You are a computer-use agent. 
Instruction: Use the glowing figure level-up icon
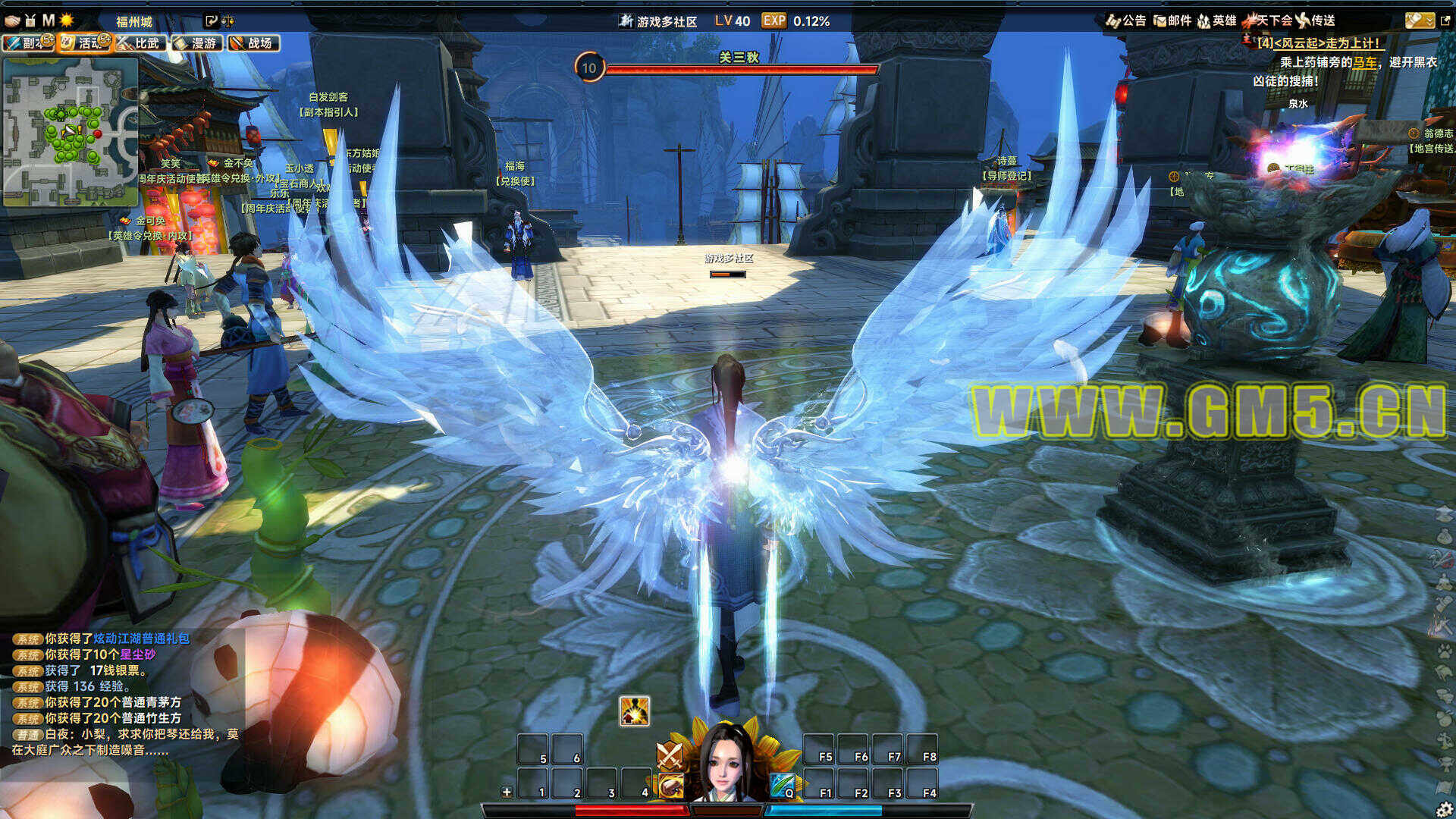(634, 711)
